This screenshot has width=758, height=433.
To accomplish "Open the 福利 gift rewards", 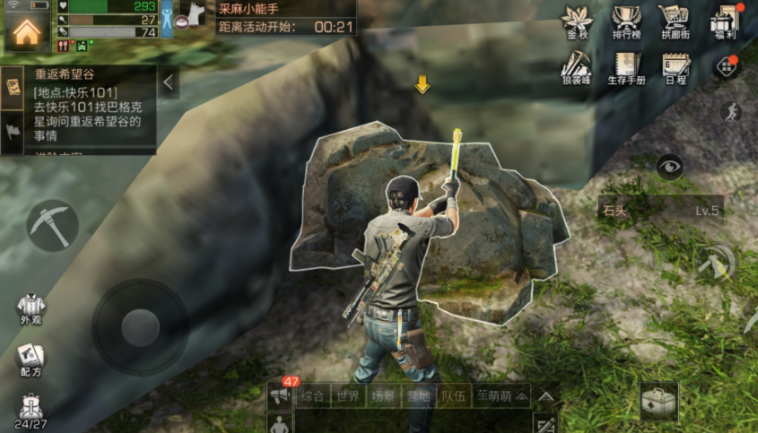I will 723,22.
